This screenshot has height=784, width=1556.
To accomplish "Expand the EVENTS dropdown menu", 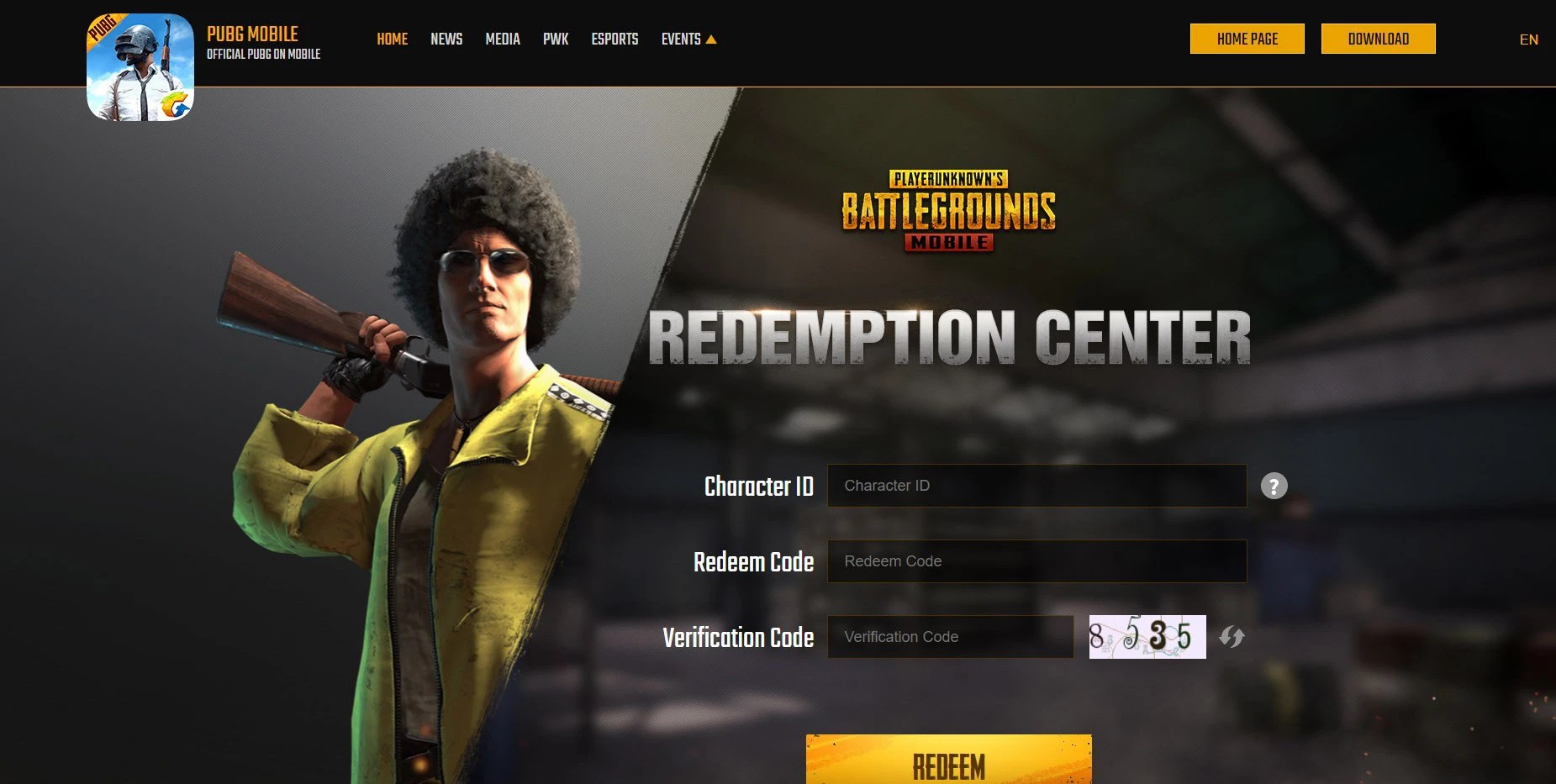I will pos(683,39).
